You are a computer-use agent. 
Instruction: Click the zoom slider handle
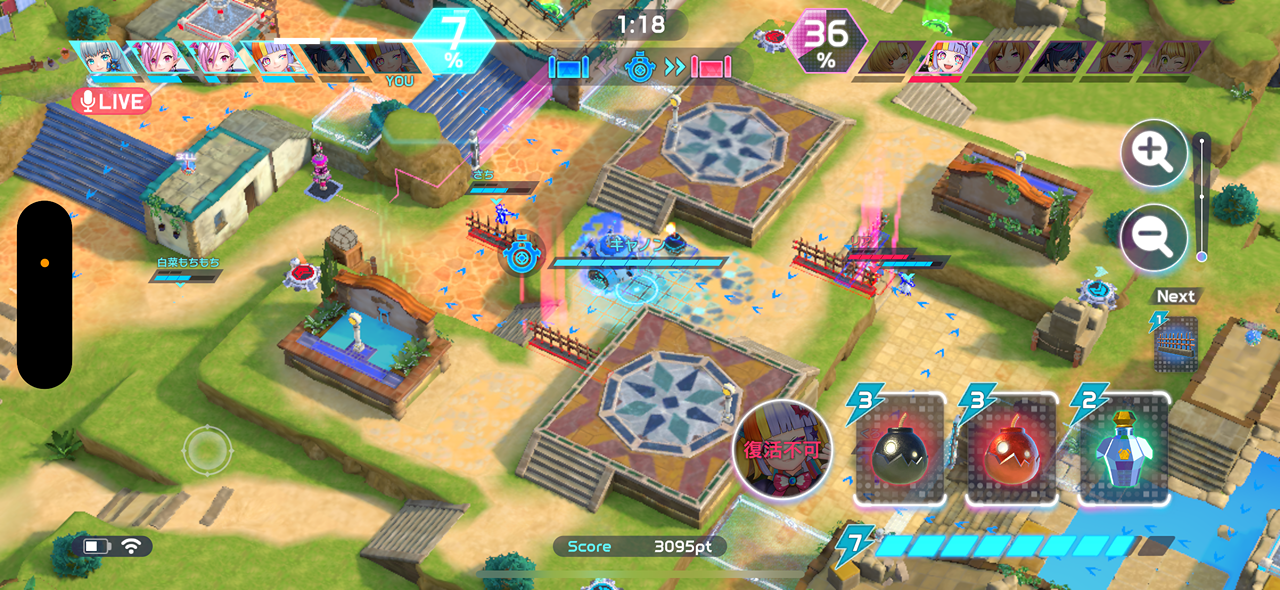1201,257
